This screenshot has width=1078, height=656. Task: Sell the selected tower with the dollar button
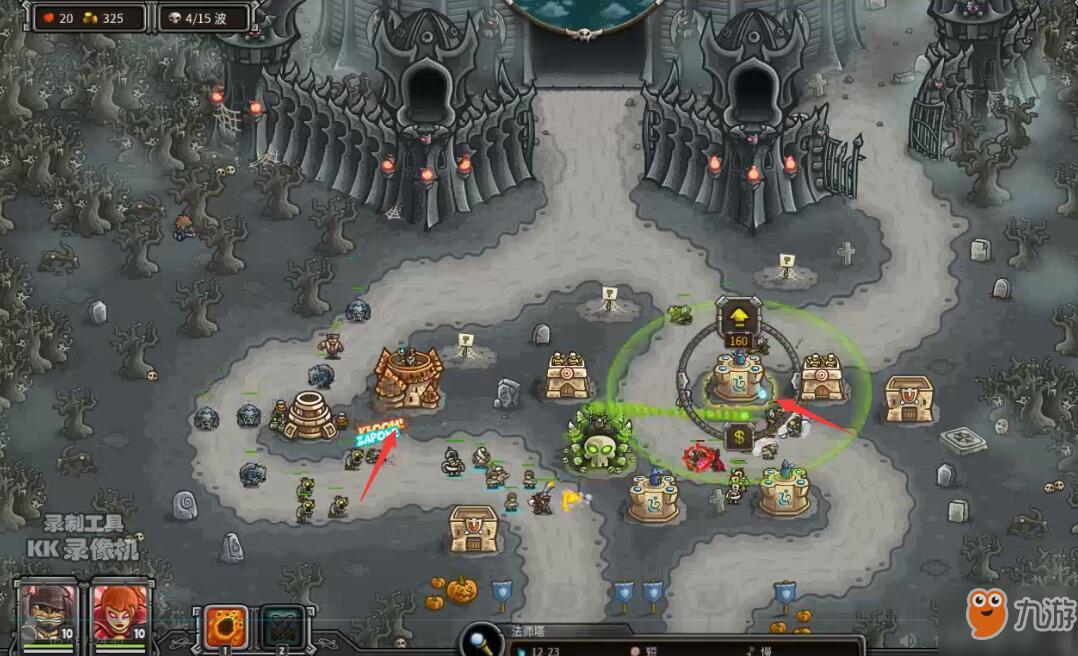pyautogui.click(x=738, y=437)
